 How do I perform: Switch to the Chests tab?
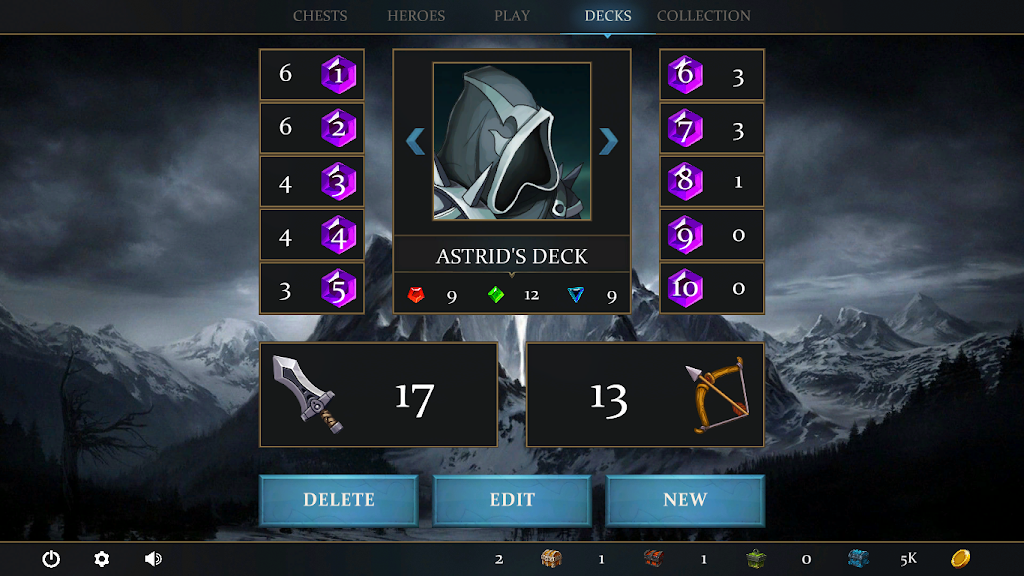click(320, 16)
